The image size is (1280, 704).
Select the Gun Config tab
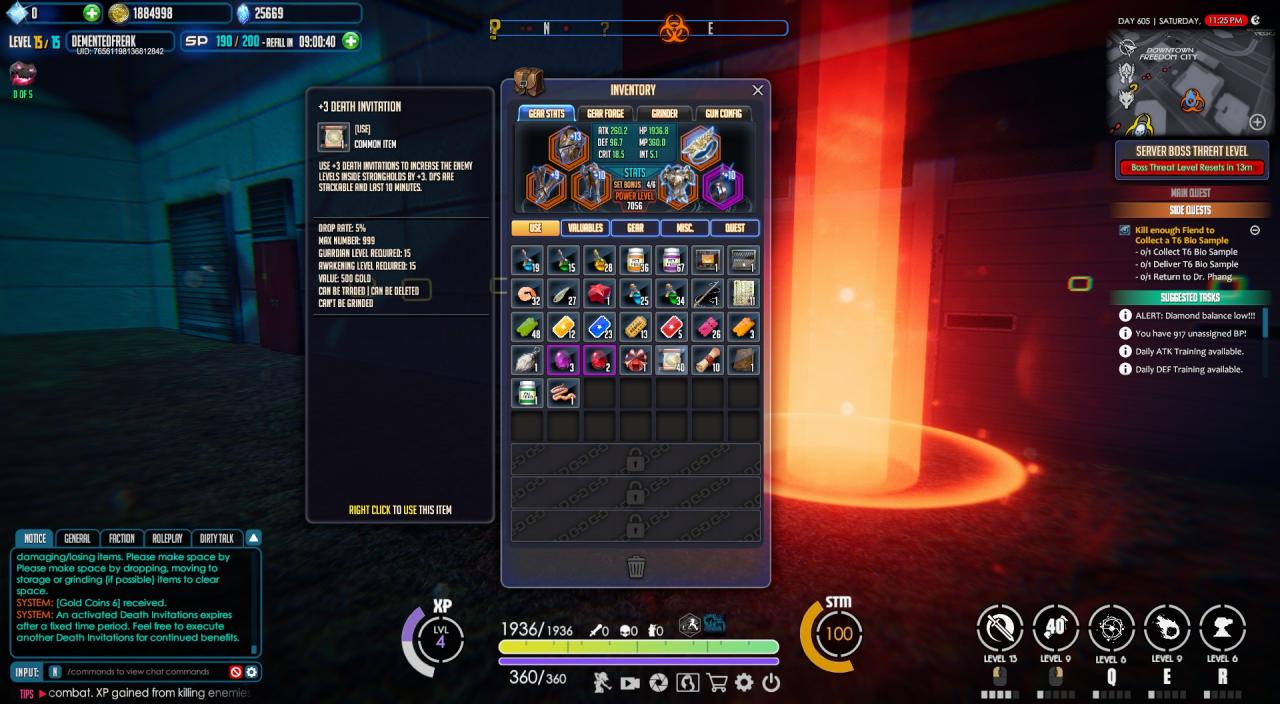723,114
